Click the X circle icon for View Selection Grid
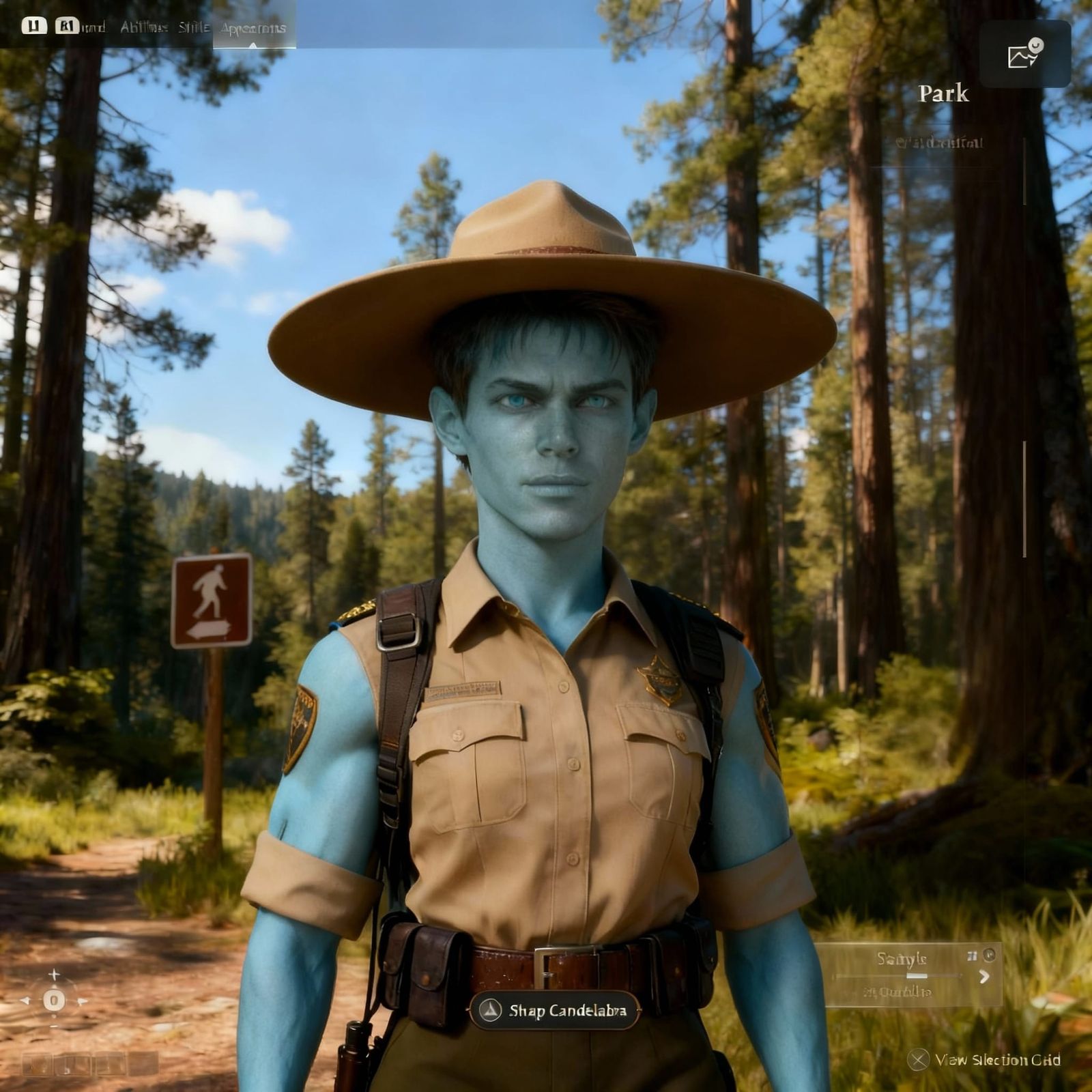This screenshot has height=1092, width=1092. pyautogui.click(x=917, y=1059)
